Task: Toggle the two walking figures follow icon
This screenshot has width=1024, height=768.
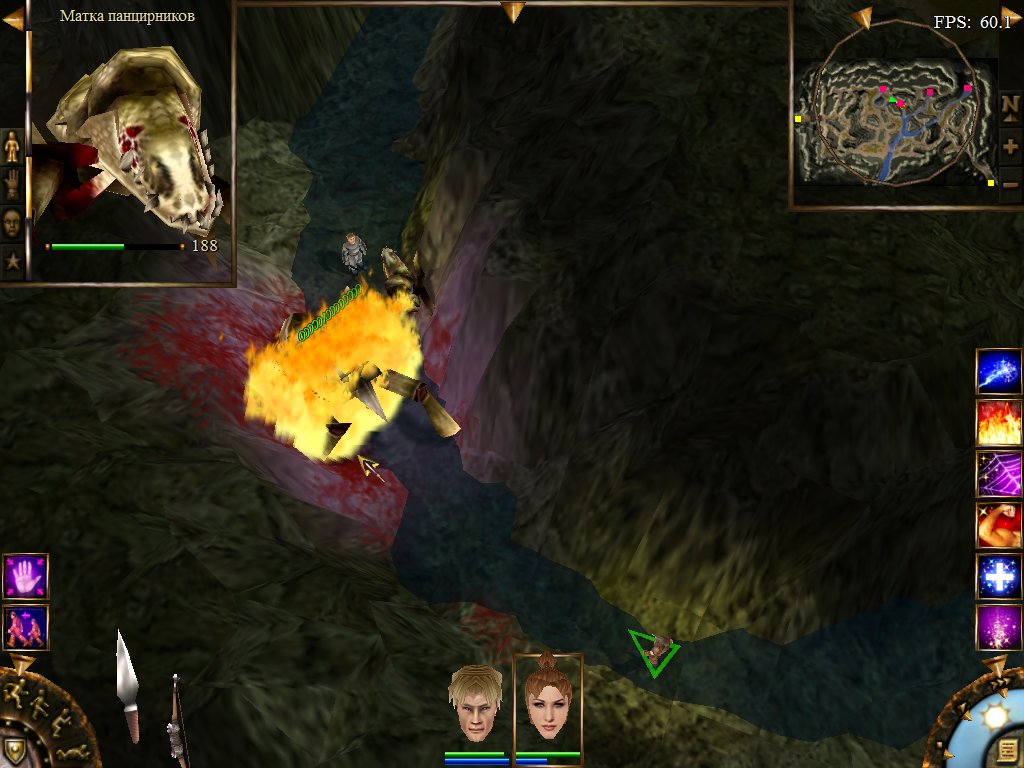Action: (x=25, y=627)
